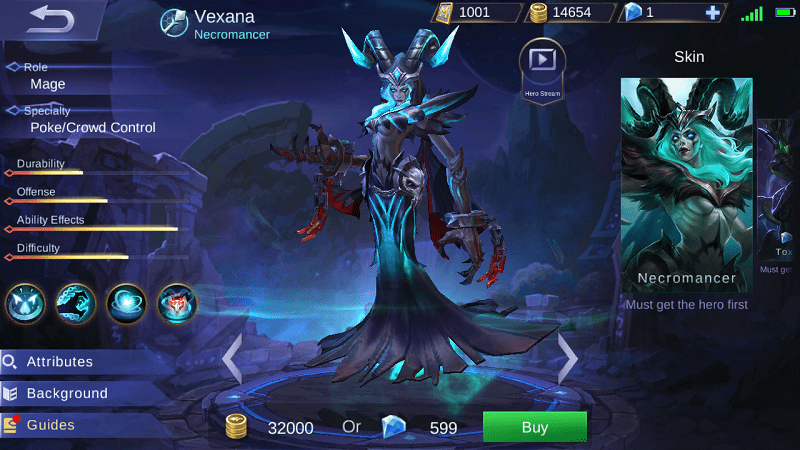
Task: Add more diamonds with the plus button
Action: click(x=712, y=13)
